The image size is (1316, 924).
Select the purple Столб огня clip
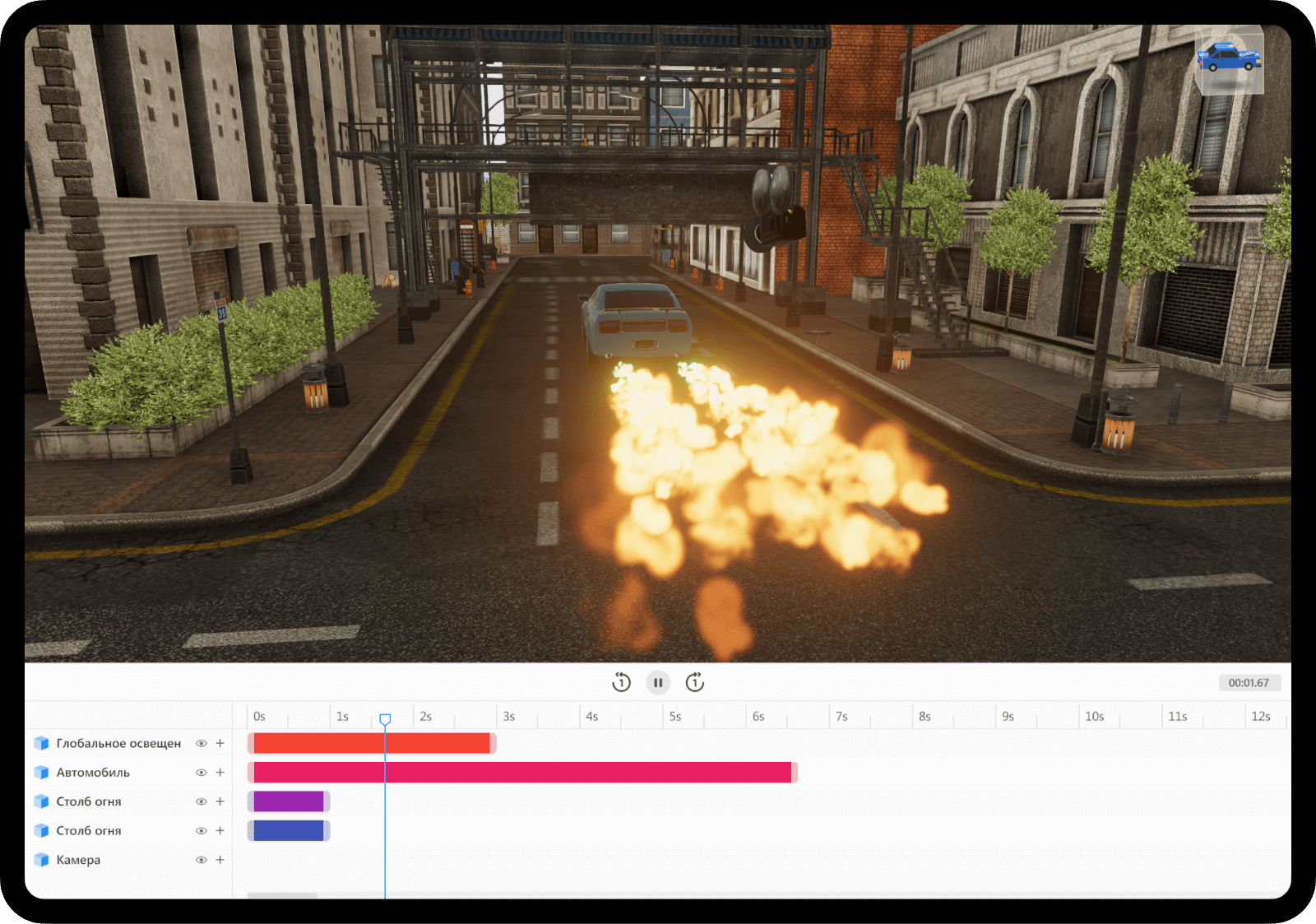[x=288, y=801]
